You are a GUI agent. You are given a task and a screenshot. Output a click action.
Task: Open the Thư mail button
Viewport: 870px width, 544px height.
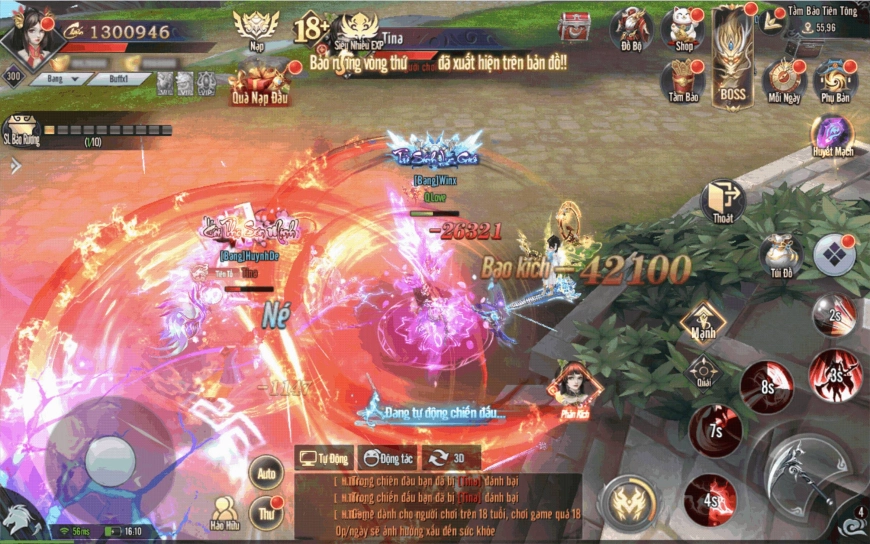point(265,511)
